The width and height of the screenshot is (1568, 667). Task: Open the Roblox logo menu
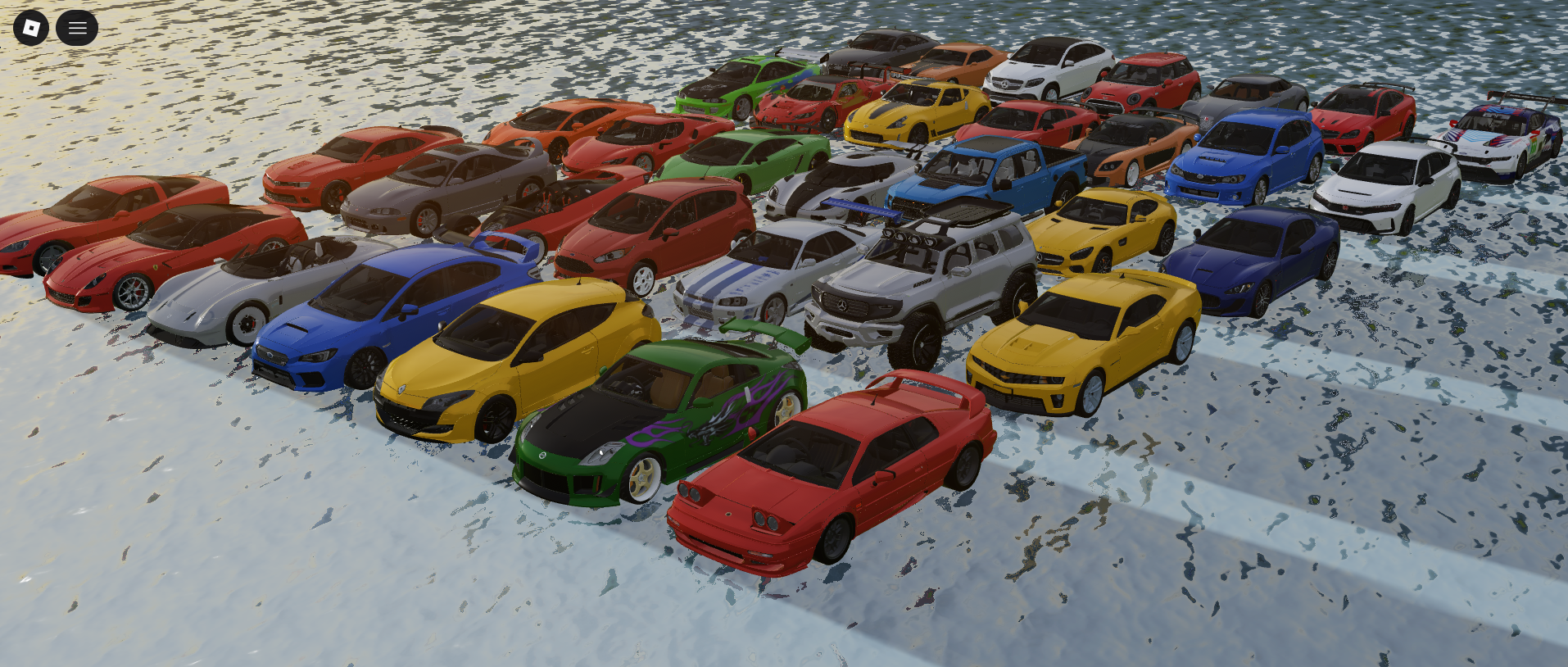(x=31, y=28)
